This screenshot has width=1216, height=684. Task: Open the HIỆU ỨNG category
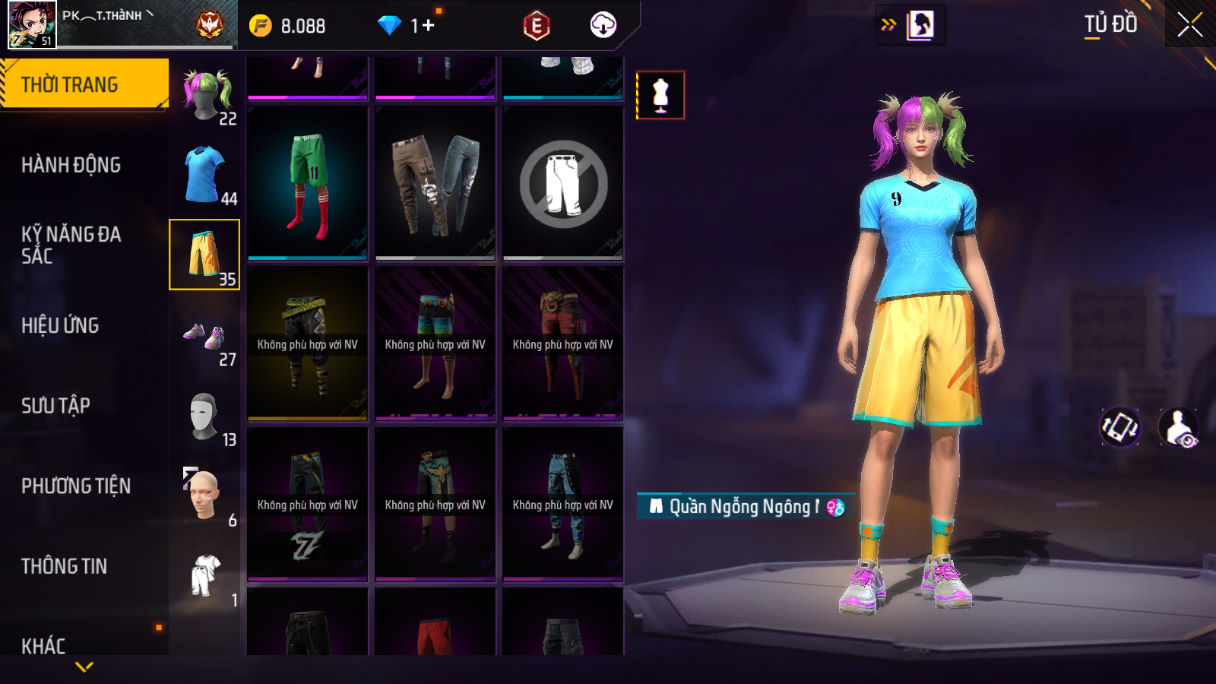click(60, 326)
